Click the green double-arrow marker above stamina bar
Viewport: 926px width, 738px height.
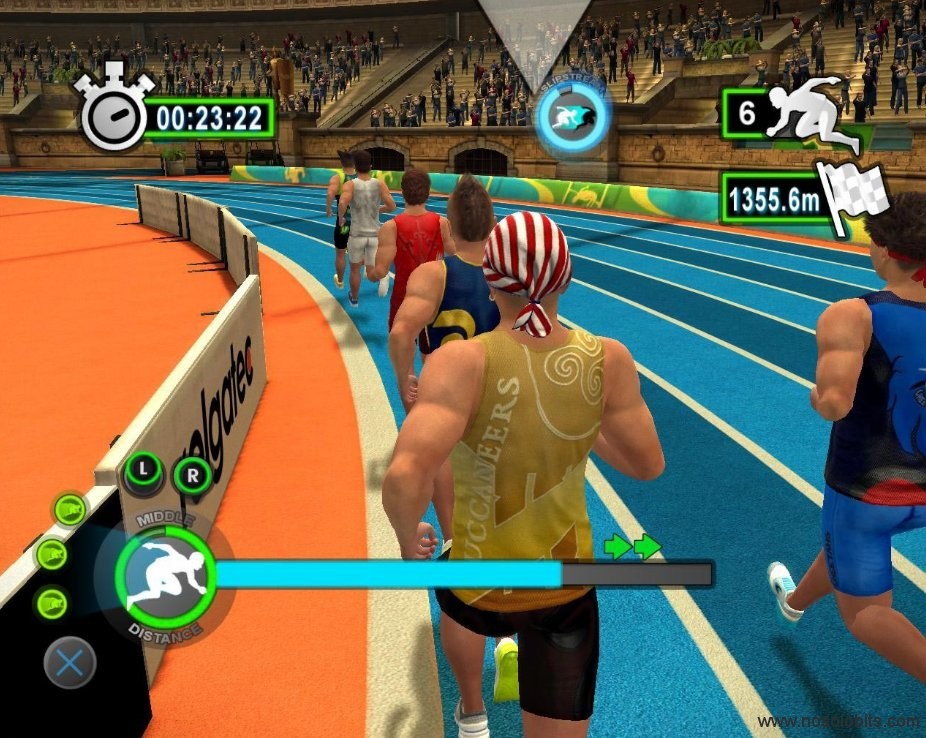632,546
